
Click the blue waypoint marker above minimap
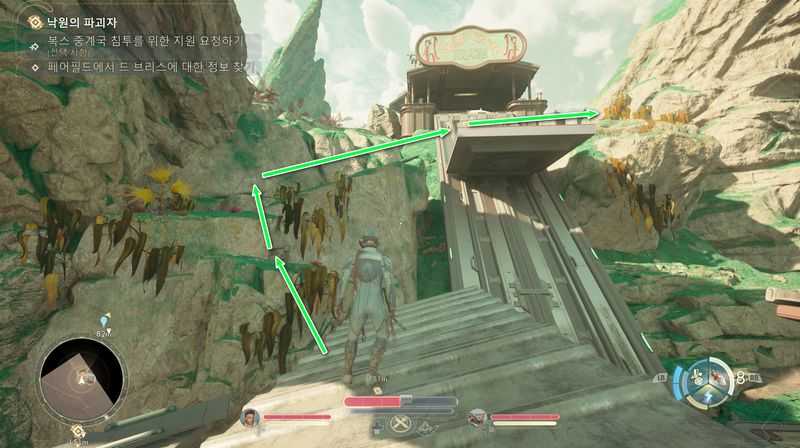pyautogui.click(x=104, y=320)
